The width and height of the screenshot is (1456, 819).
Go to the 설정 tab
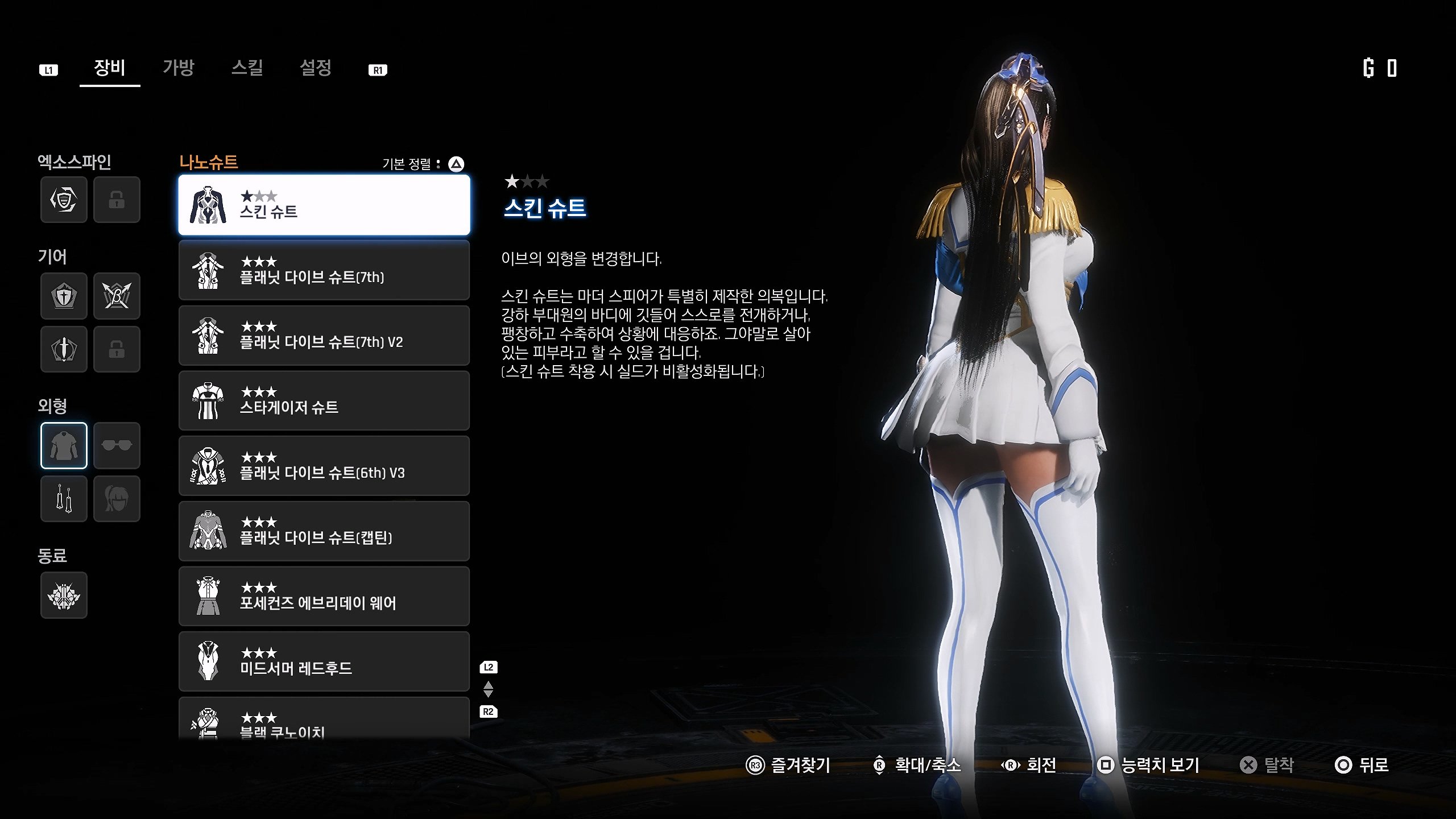(x=316, y=68)
